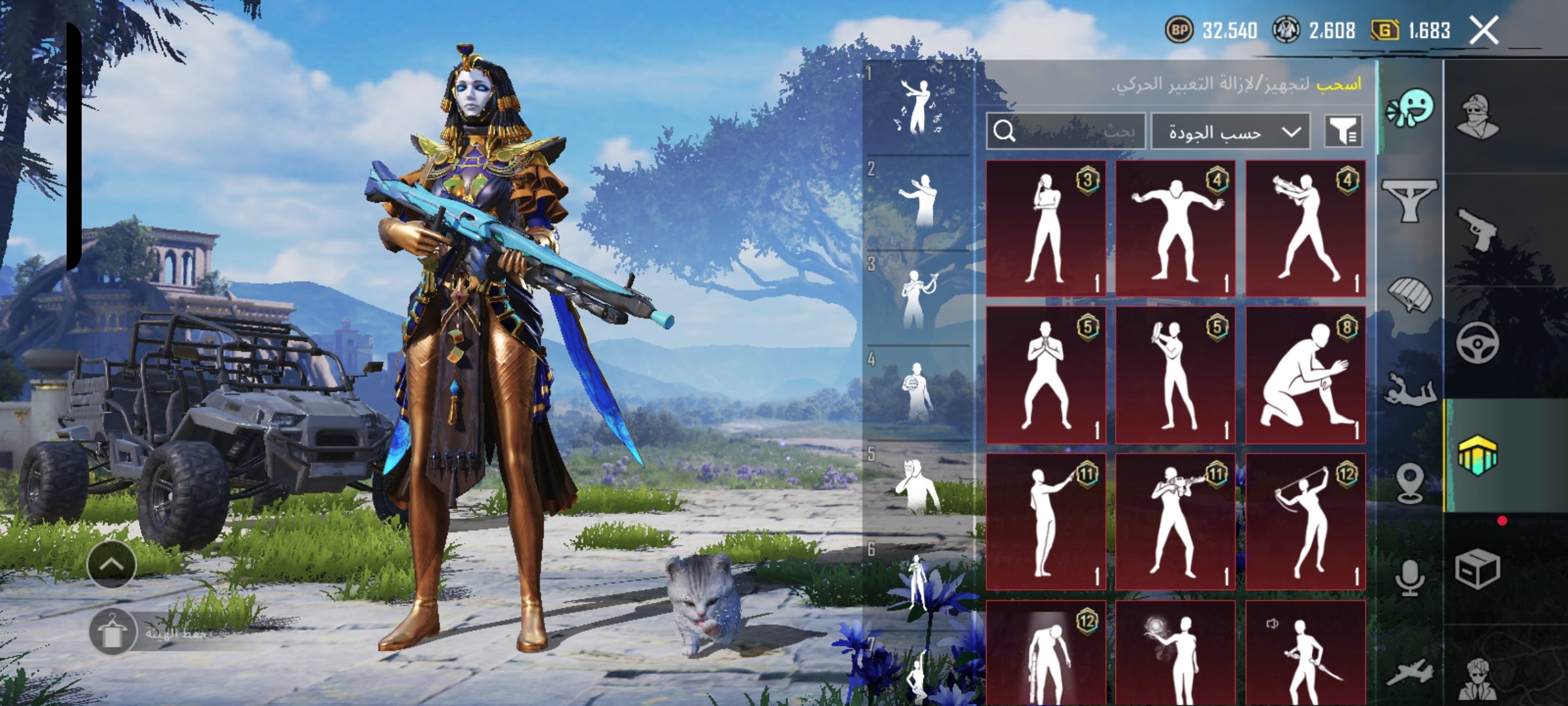The height and width of the screenshot is (706, 1568).
Task: Click the emote search field
Action: click(1066, 131)
